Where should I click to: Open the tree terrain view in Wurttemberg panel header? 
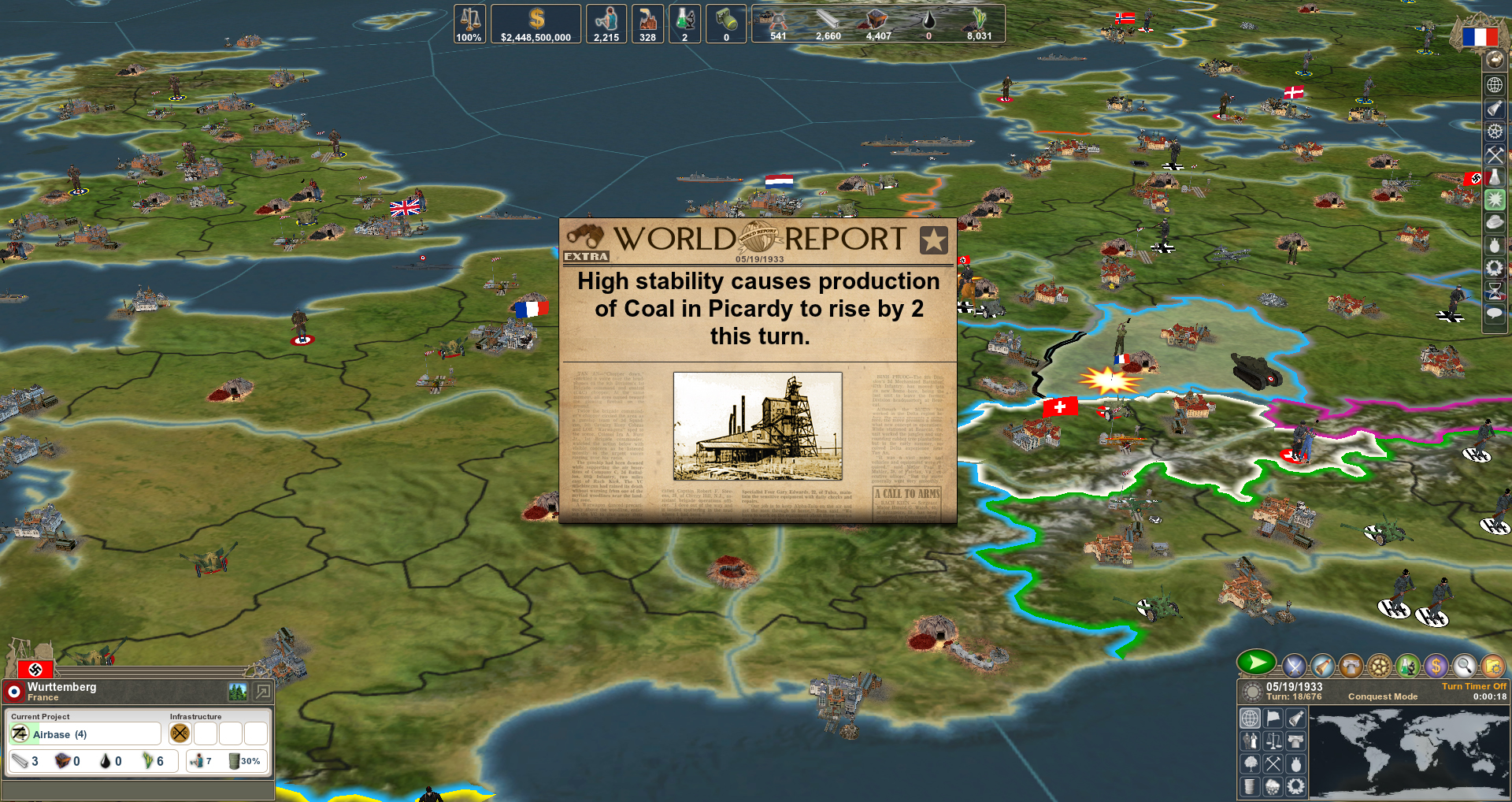pyautogui.click(x=238, y=692)
